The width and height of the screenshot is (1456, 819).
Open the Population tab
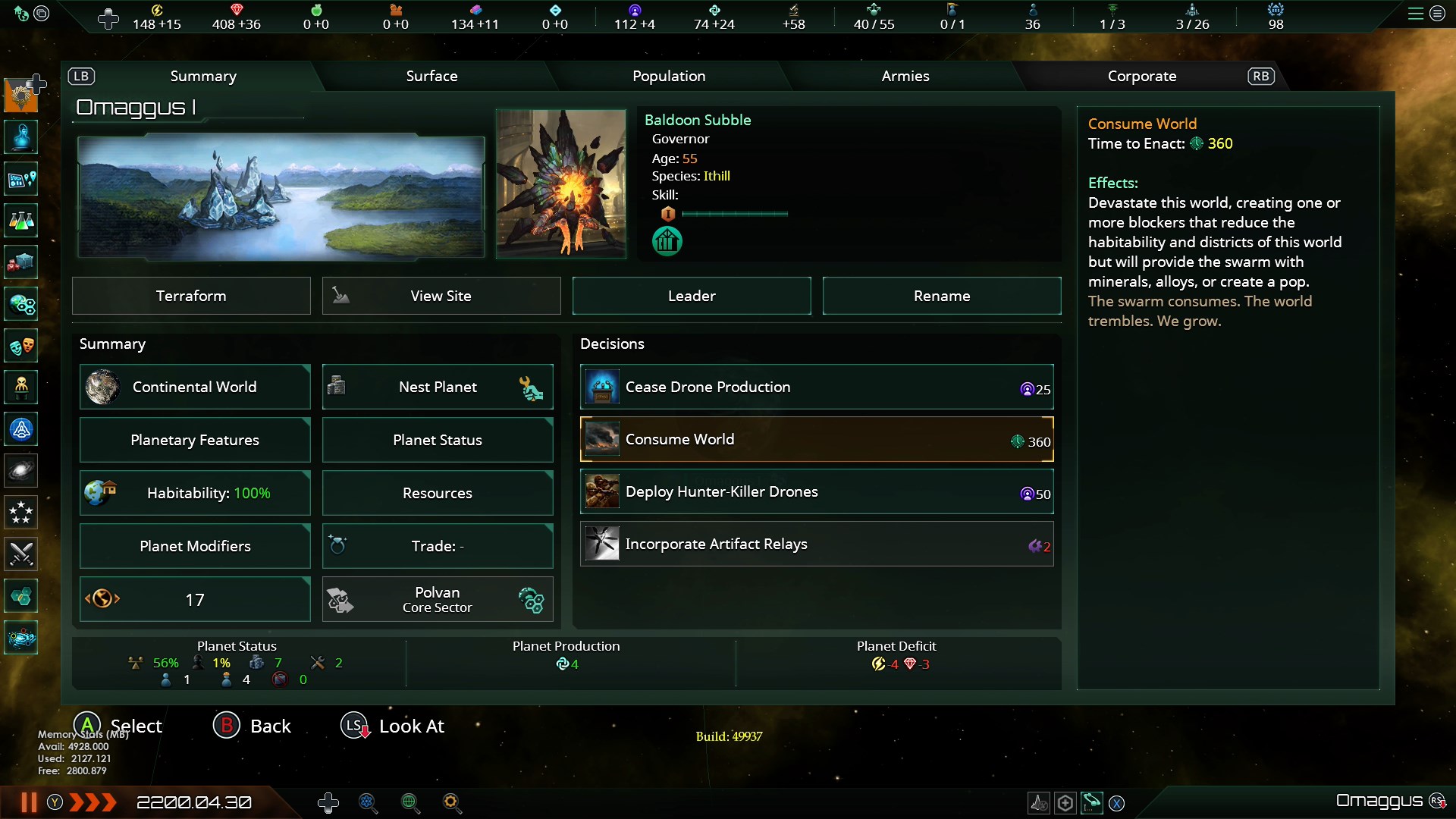(669, 76)
